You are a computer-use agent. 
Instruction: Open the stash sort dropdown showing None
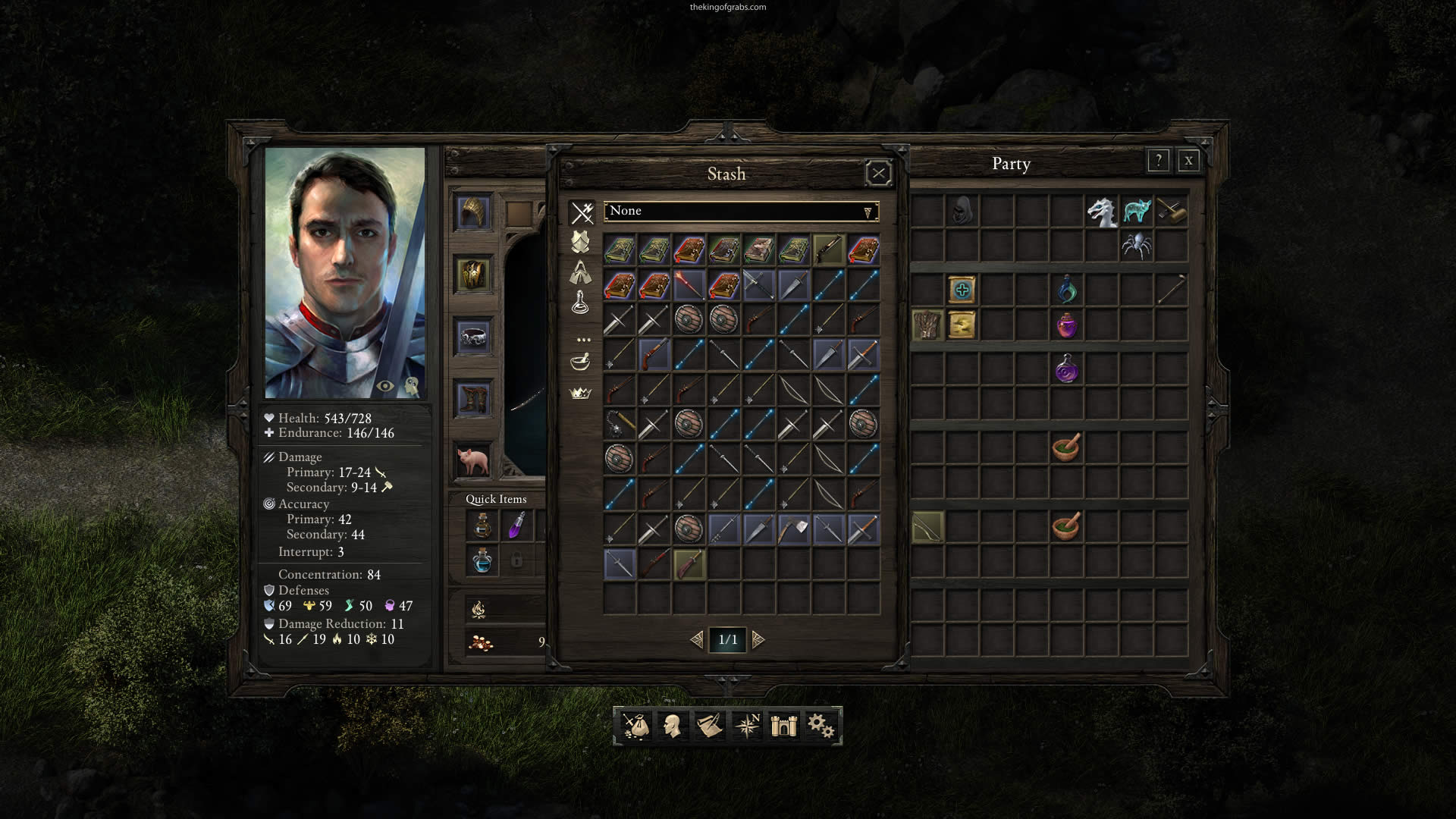tap(741, 212)
